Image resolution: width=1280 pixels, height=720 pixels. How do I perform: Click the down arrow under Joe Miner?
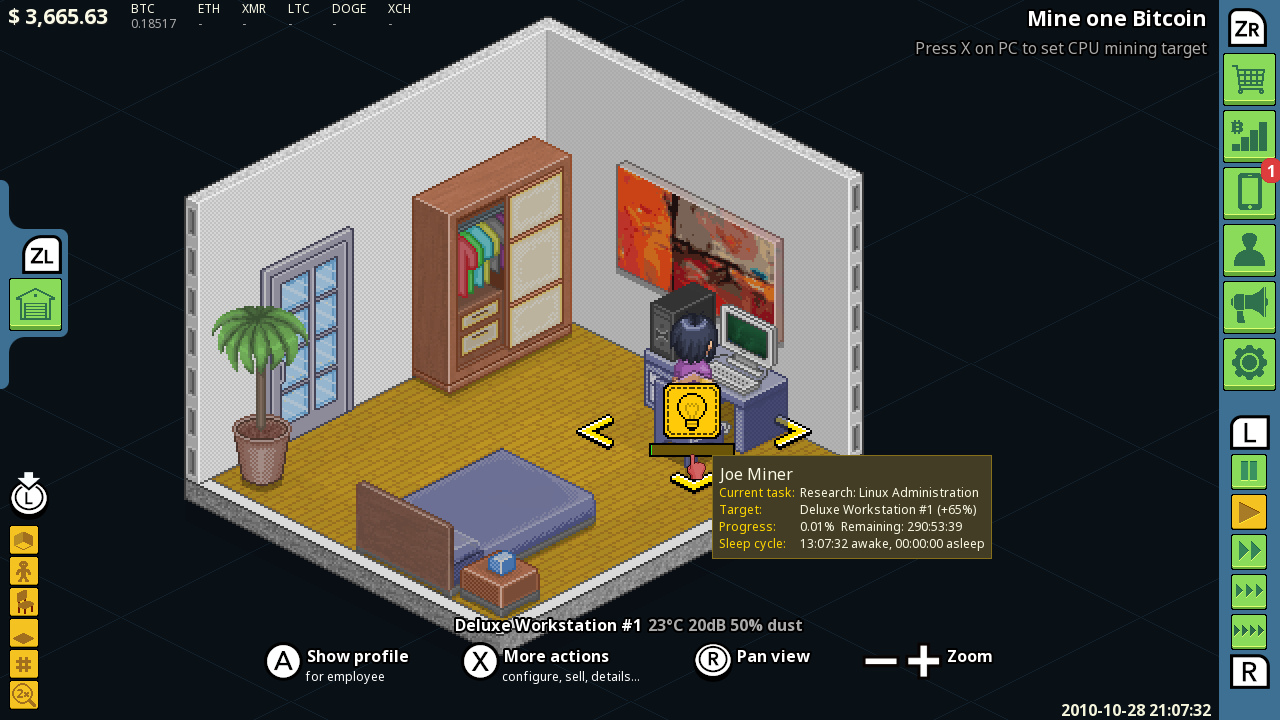[693, 478]
